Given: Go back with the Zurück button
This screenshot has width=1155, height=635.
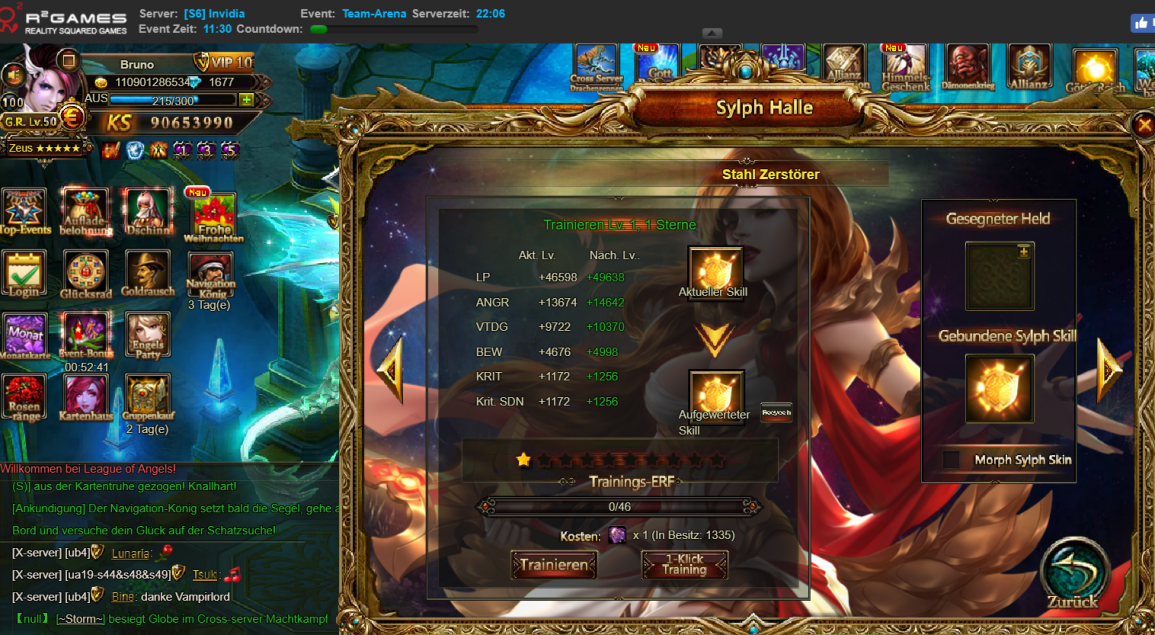Looking at the screenshot, I should click(x=1074, y=575).
